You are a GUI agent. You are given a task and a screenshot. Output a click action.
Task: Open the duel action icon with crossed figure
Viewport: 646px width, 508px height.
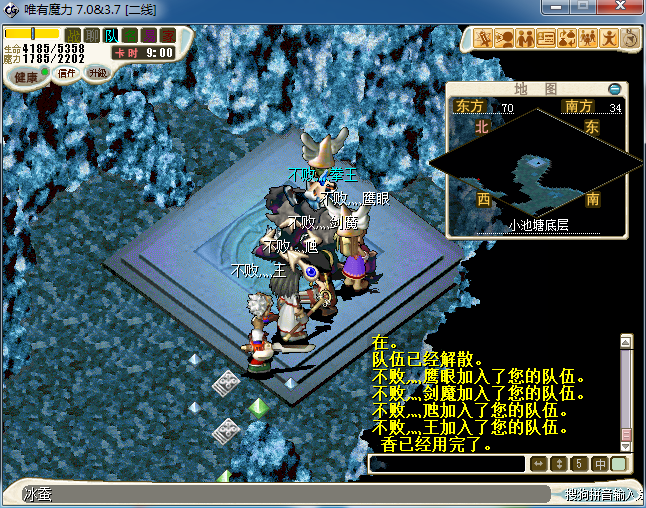tap(484, 39)
